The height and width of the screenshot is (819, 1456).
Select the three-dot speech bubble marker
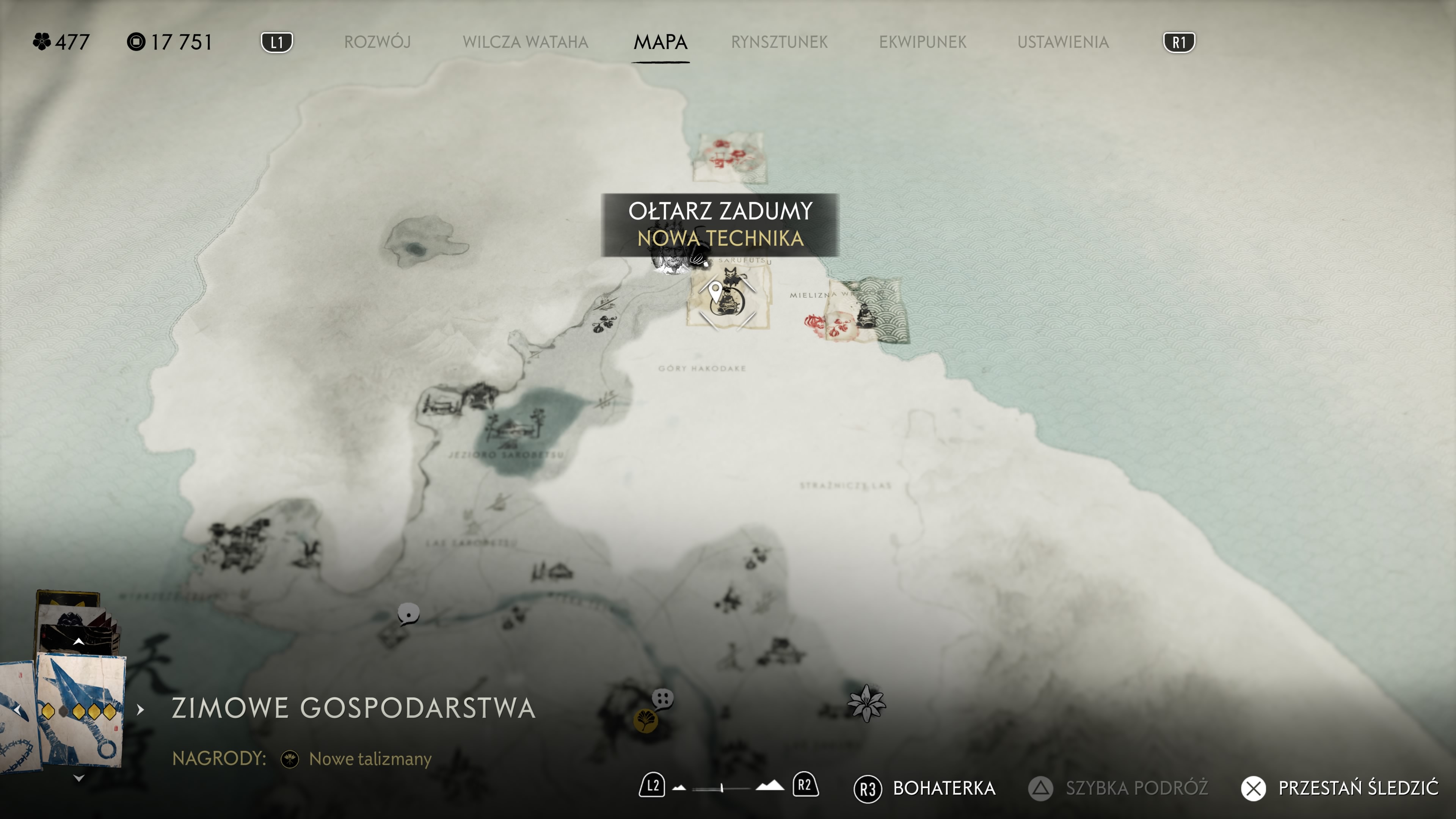pos(663,699)
